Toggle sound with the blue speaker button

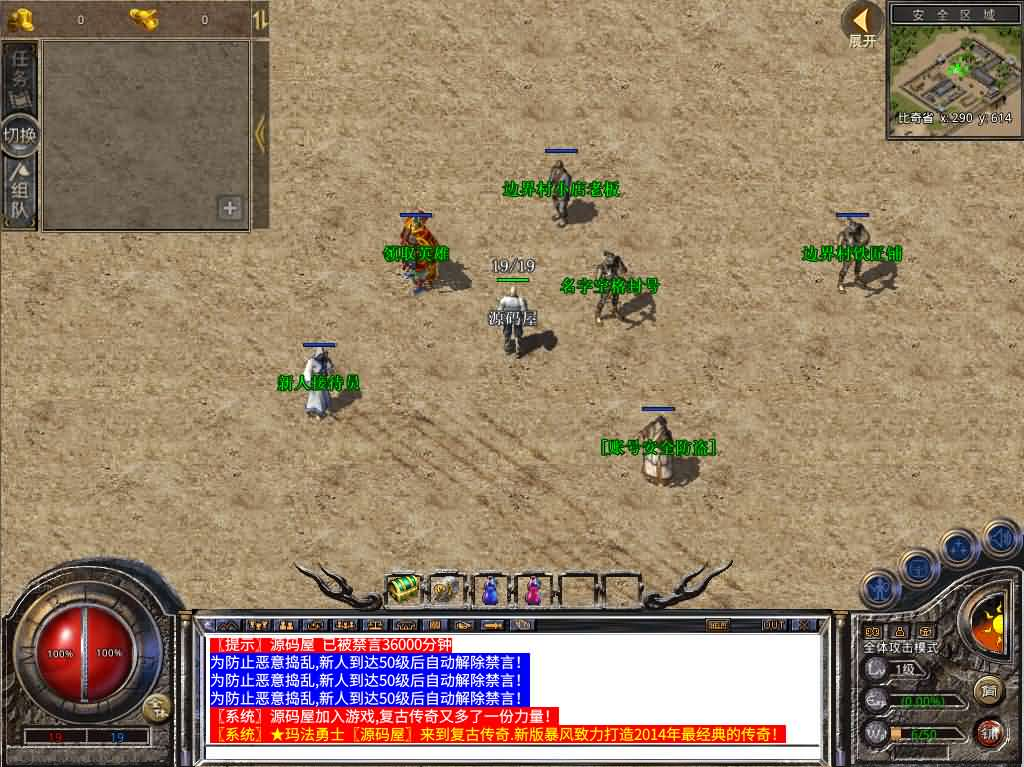[1001, 539]
